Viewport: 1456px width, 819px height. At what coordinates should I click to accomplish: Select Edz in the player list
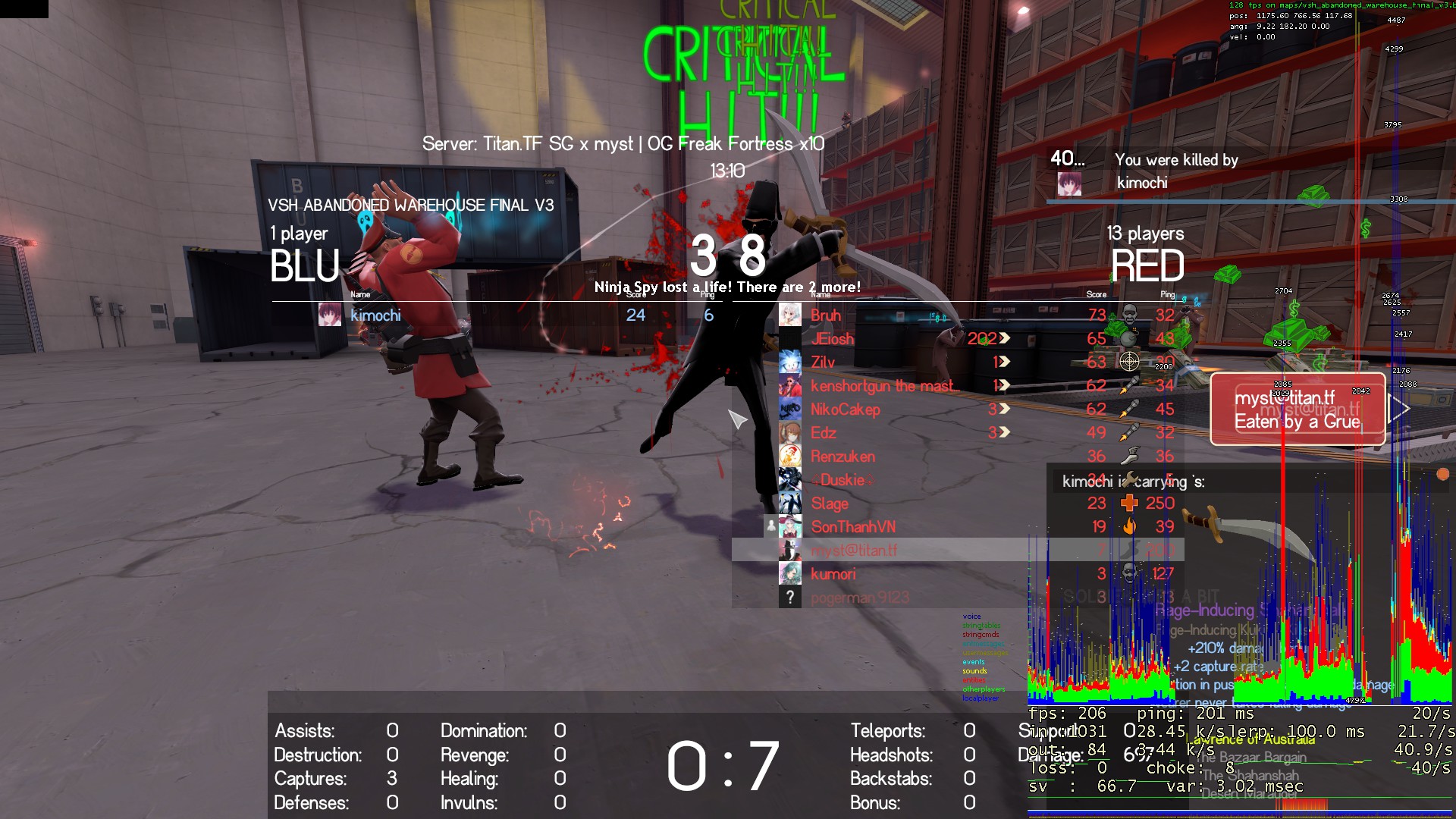(824, 433)
